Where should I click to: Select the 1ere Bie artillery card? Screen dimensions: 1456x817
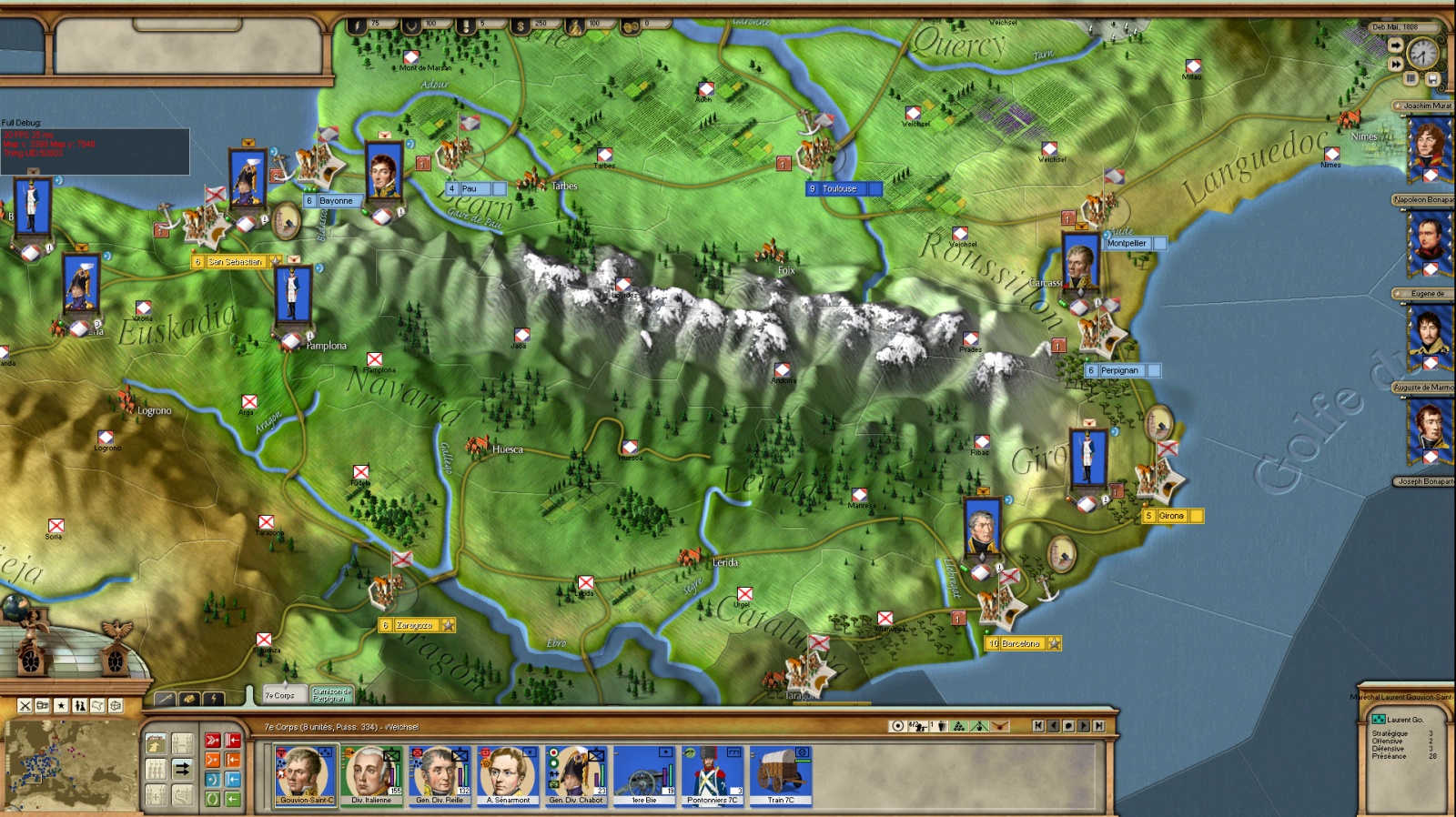[644, 775]
